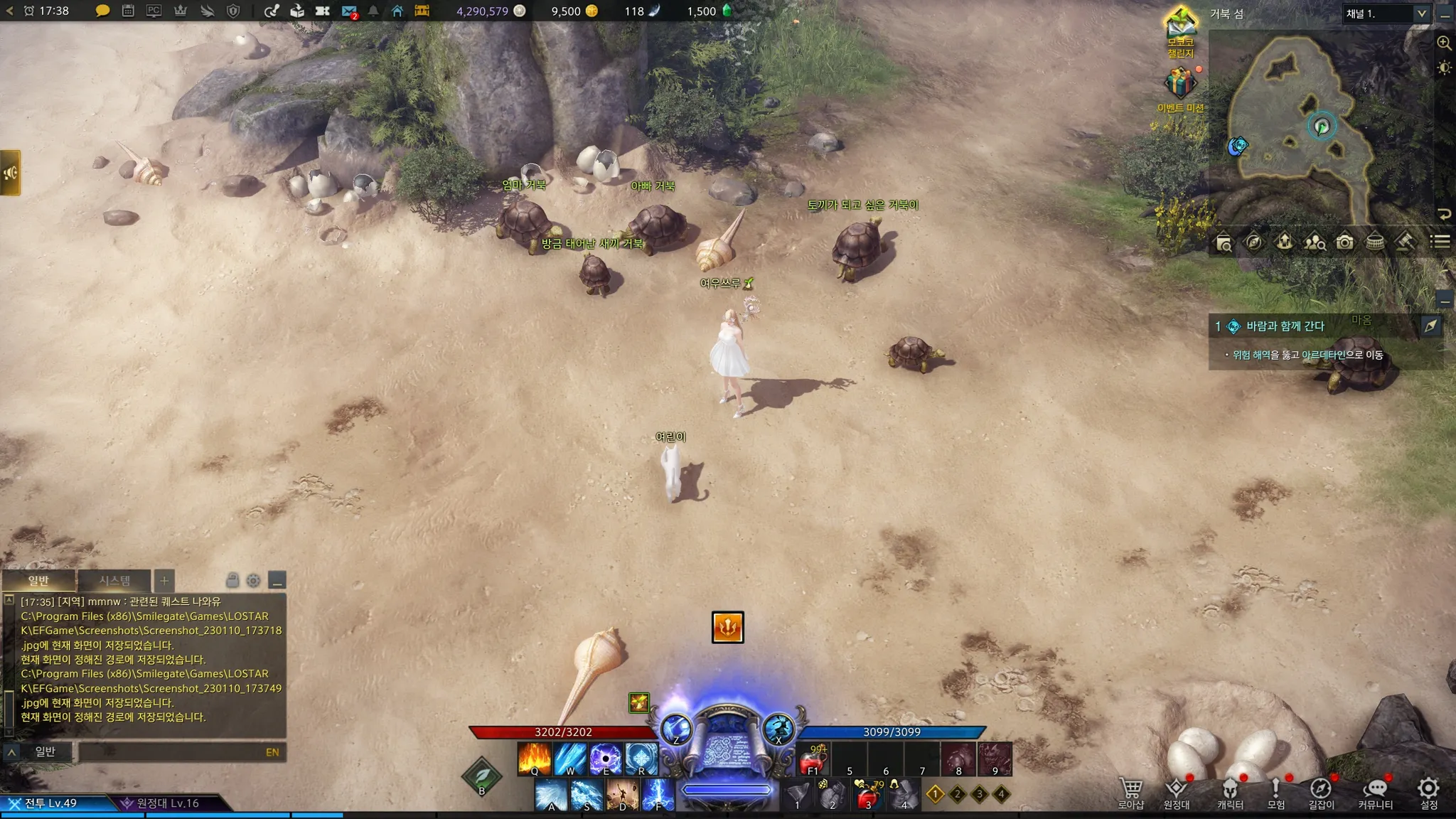The image size is (1456, 819).
Task: Open the 설정 settings menu
Action: (x=1428, y=792)
